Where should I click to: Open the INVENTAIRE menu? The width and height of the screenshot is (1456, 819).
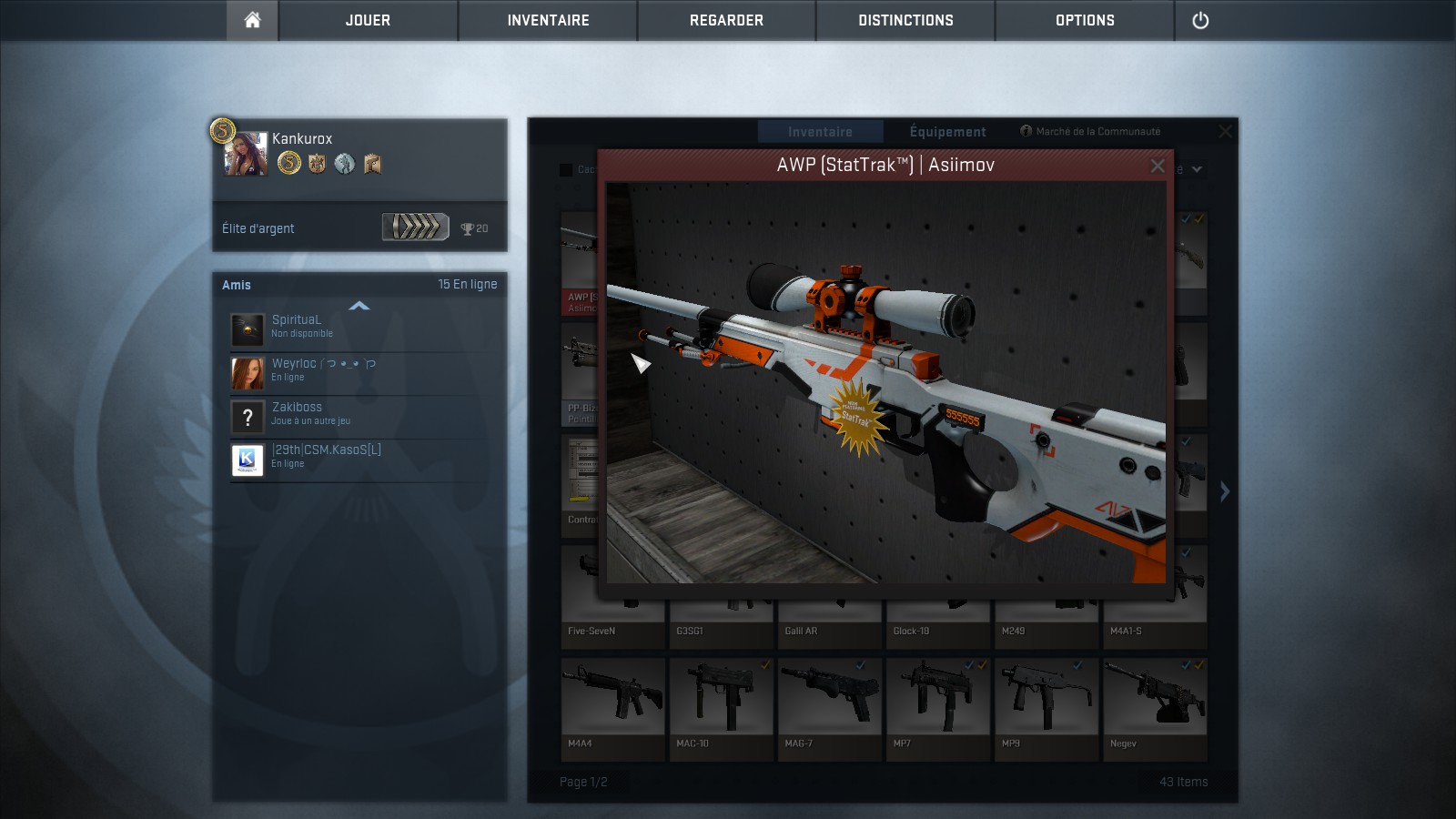pyautogui.click(x=548, y=20)
